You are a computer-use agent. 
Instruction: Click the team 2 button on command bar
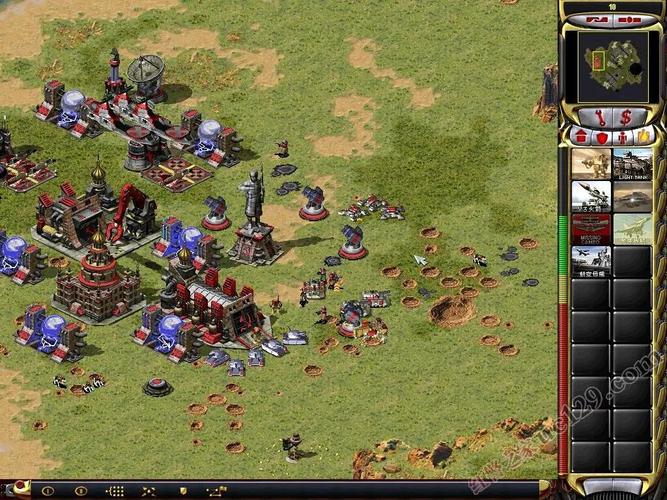click(x=81, y=491)
